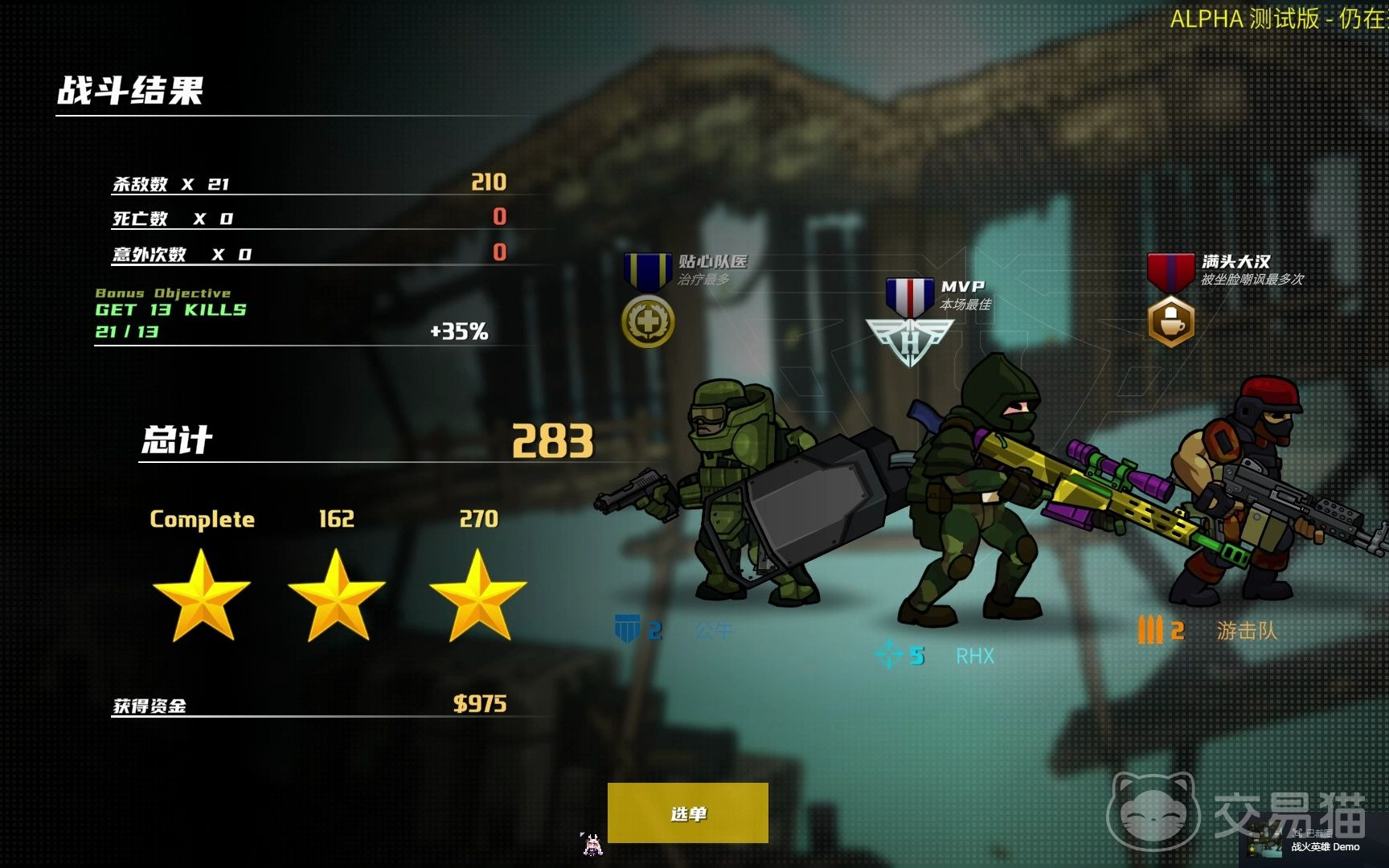
Task: Click the yellow 选单 menu button
Action: click(687, 813)
